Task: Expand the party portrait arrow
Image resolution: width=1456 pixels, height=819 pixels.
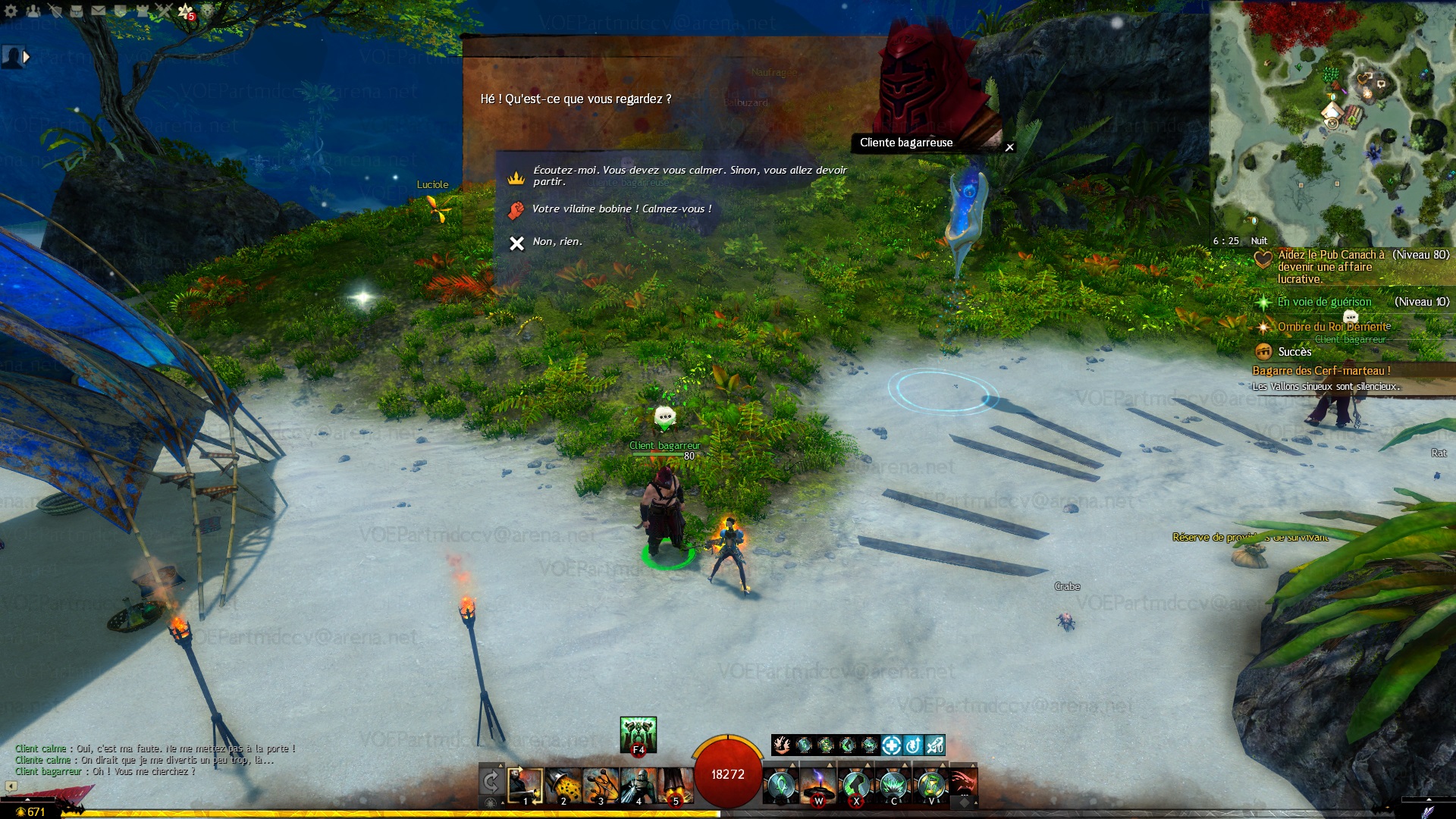Action: tap(27, 56)
